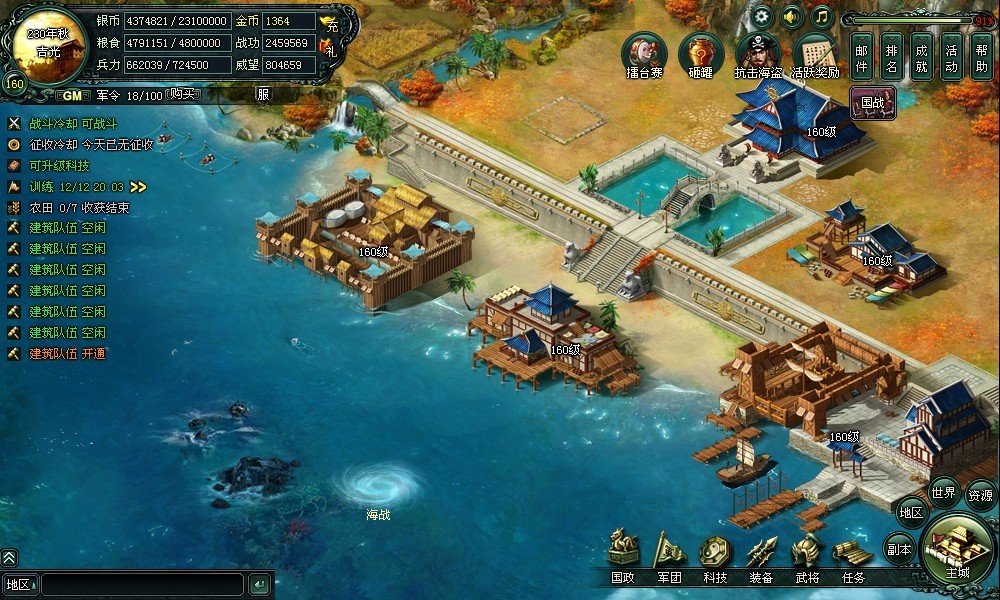
Task: Enter the 国战 nation war
Action: (872, 101)
